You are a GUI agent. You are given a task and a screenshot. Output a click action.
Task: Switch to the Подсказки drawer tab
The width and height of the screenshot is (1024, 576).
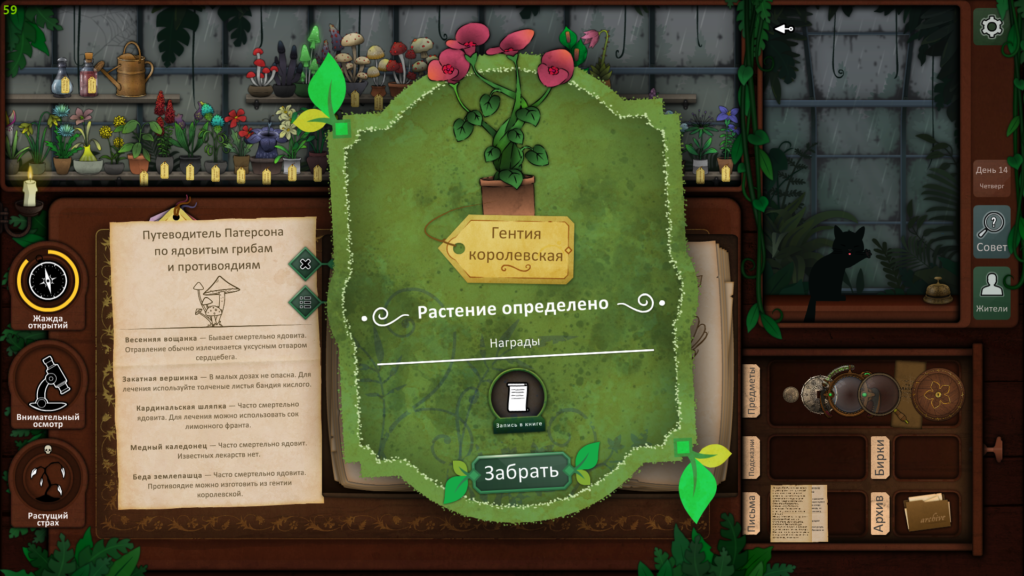(753, 458)
